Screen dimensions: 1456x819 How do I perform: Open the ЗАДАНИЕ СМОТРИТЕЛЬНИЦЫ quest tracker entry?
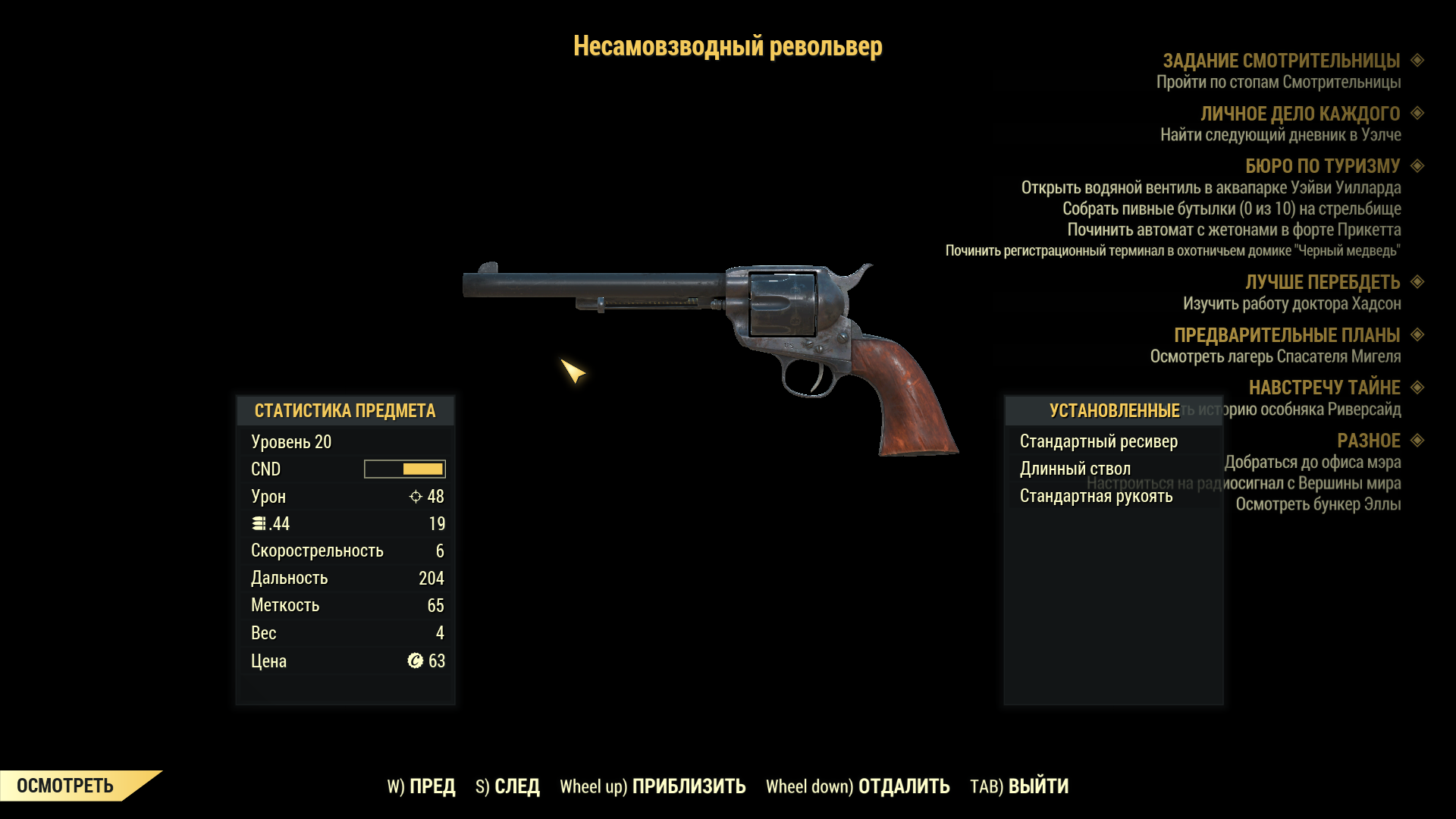pyautogui.click(x=1281, y=61)
